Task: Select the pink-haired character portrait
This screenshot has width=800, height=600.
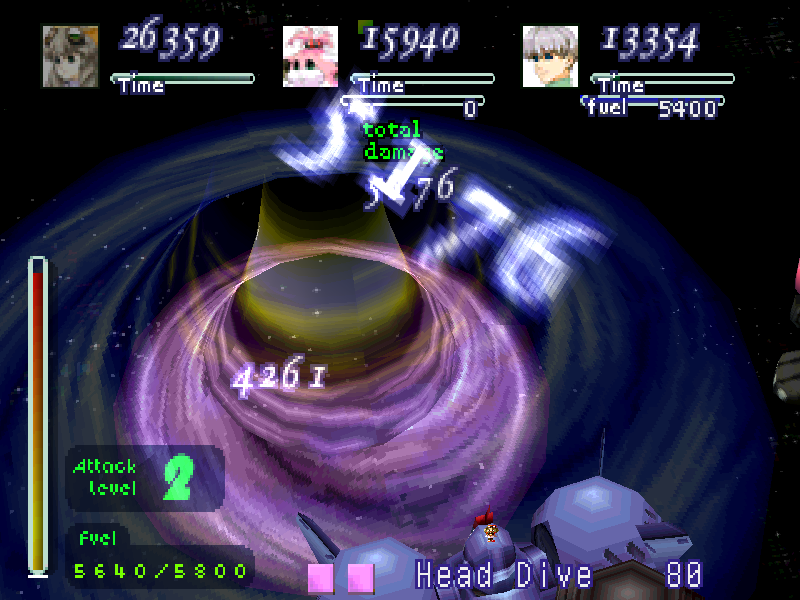Action: click(x=310, y=56)
